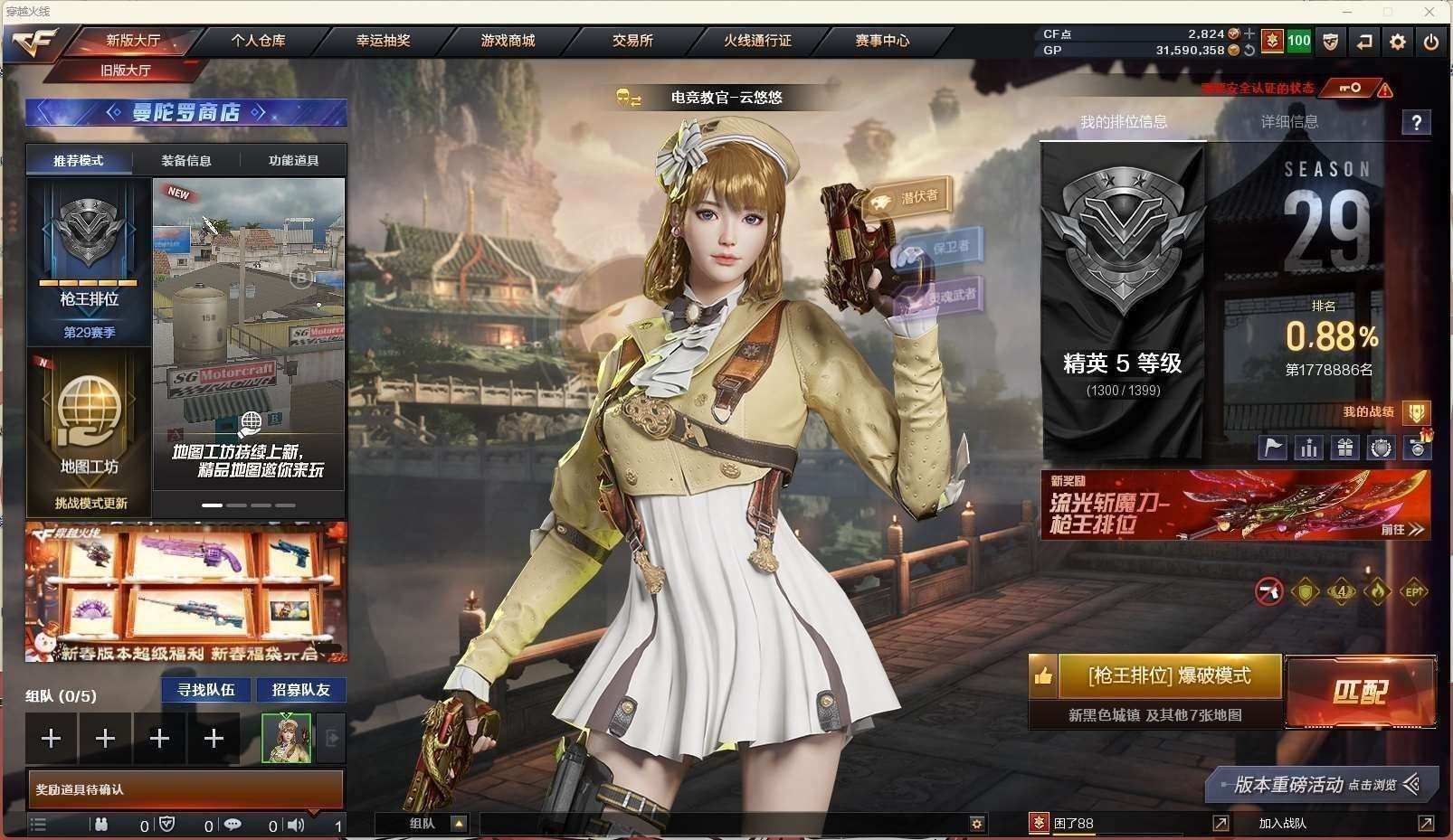Open 火线通行证 battle pass

757,41
